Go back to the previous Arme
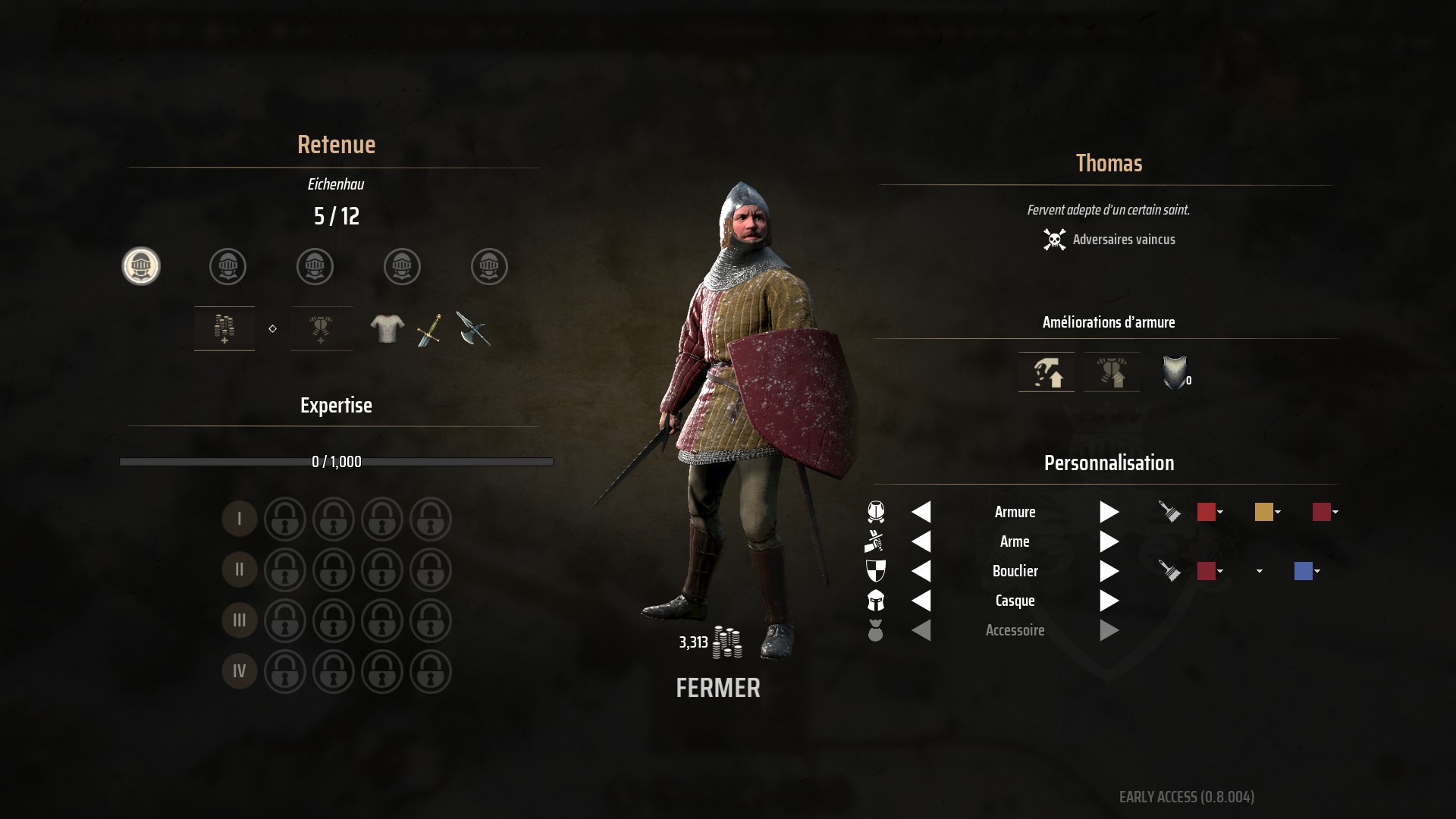 tap(921, 541)
